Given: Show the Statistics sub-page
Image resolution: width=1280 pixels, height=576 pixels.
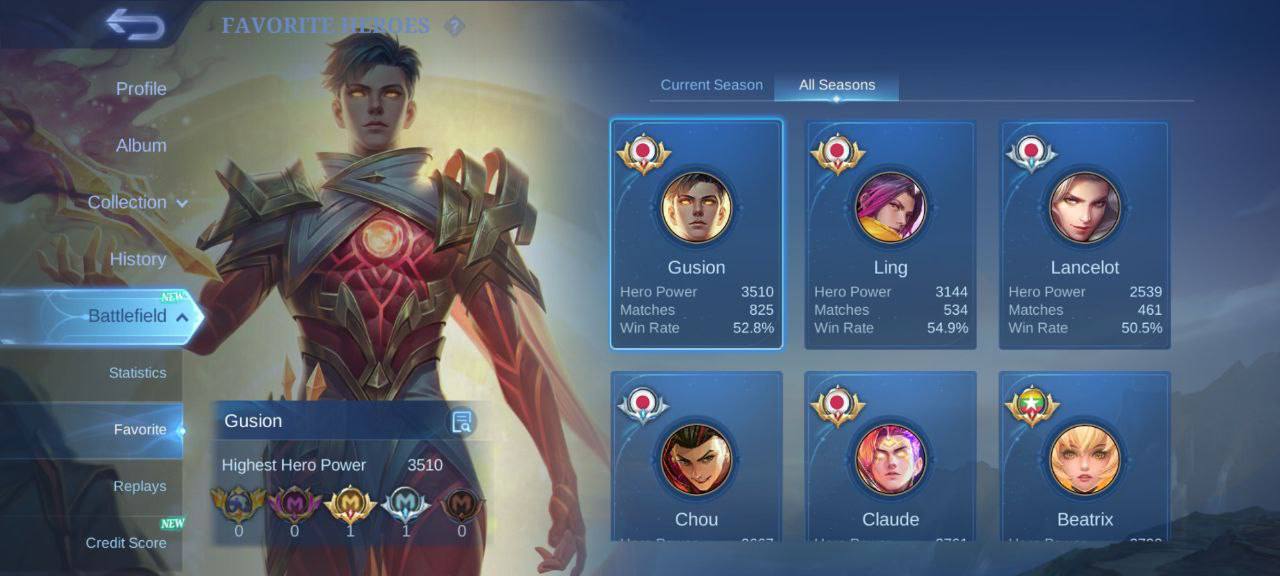Looking at the screenshot, I should [x=138, y=373].
